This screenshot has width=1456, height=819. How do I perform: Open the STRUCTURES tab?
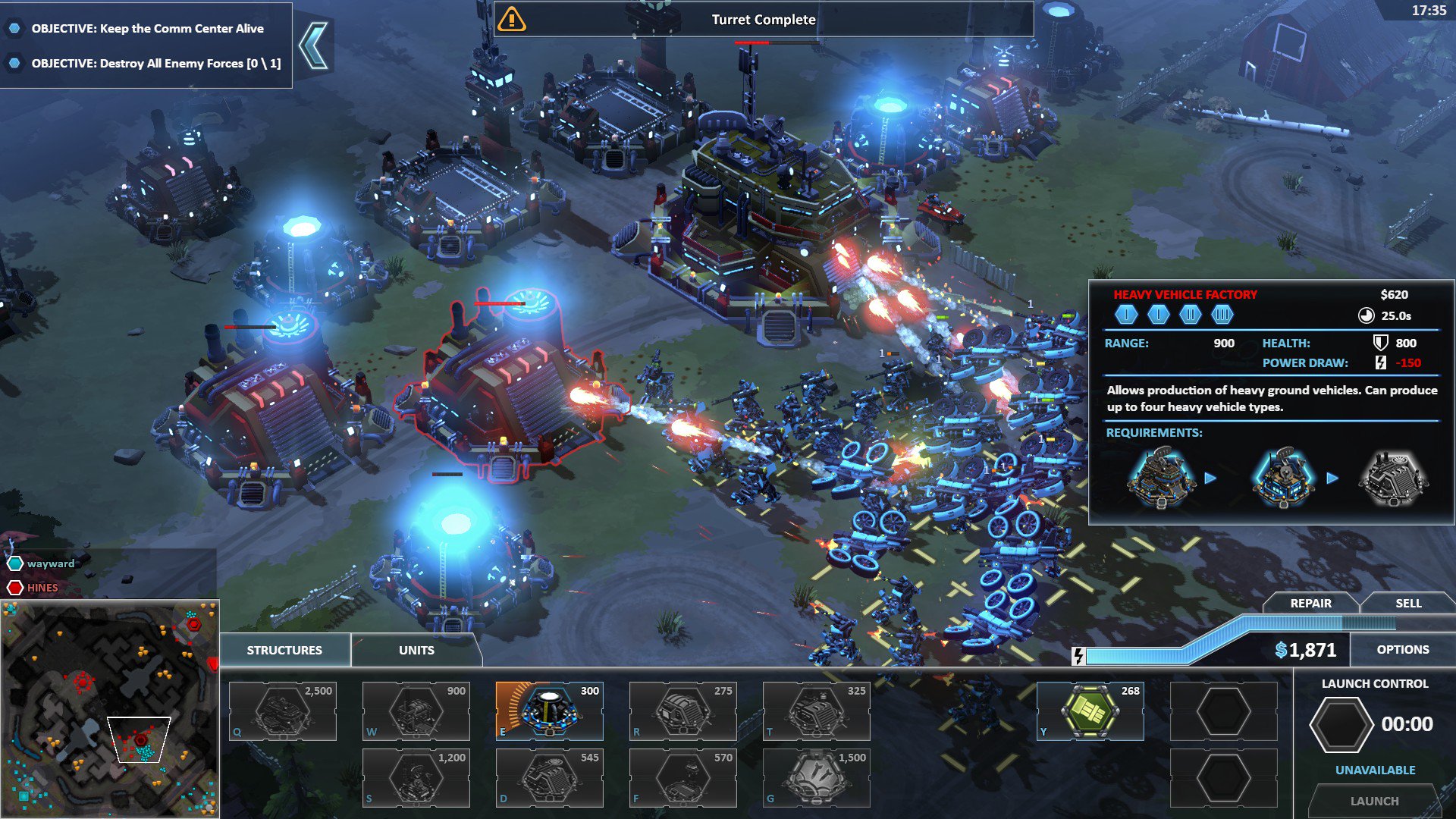point(284,649)
